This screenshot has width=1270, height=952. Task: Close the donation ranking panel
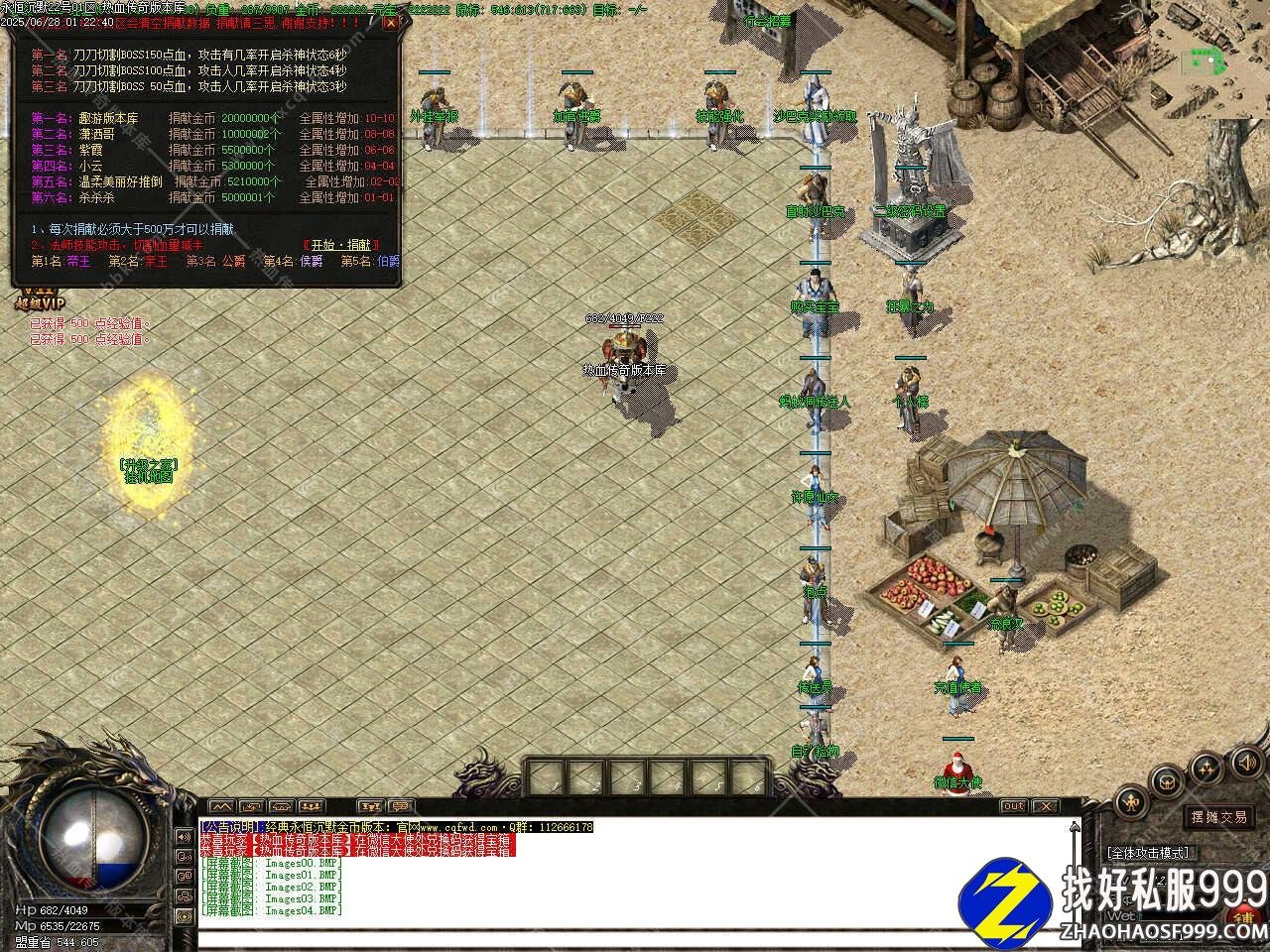[391, 22]
